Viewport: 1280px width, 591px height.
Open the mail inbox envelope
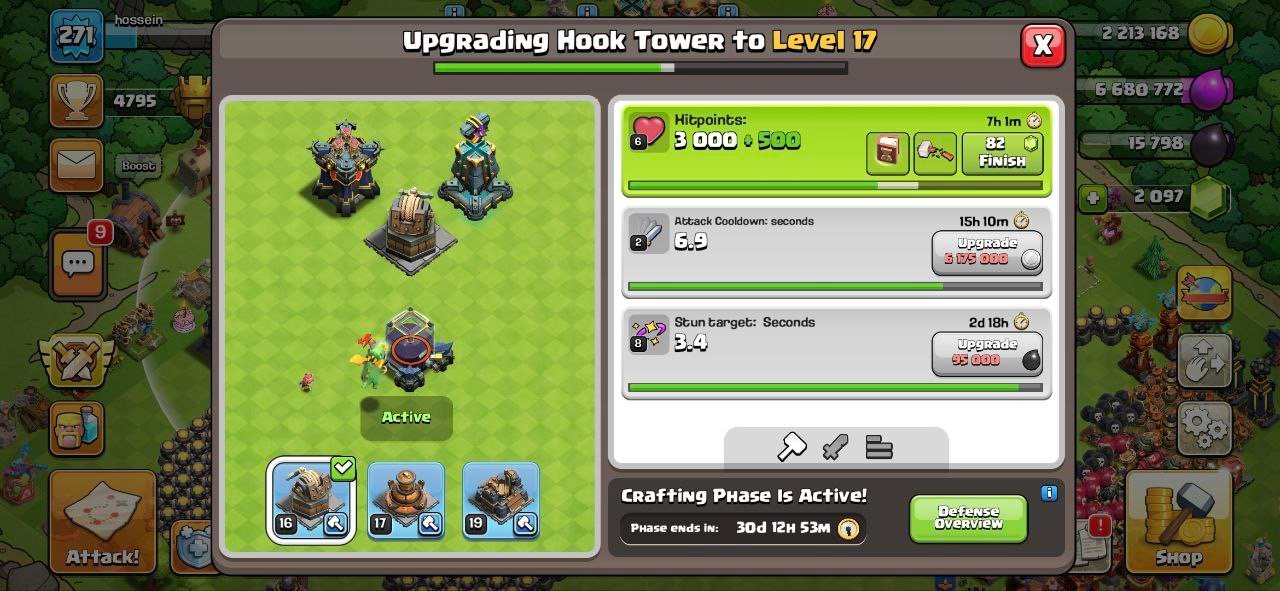point(77,165)
